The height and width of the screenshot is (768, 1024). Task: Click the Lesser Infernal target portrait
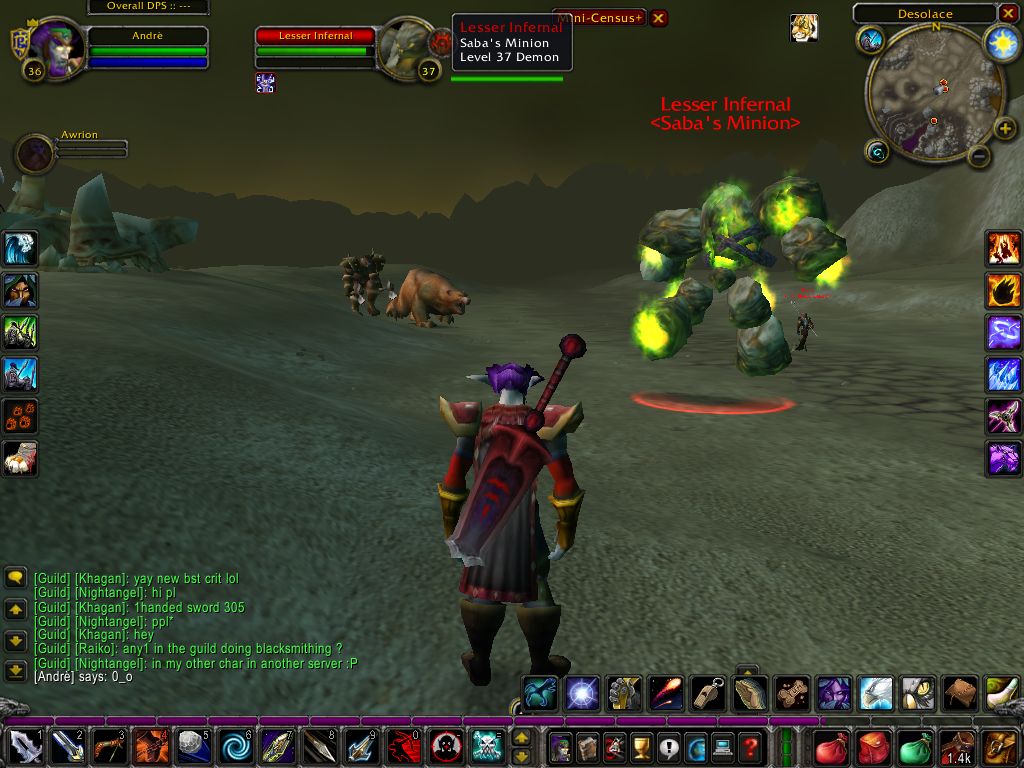406,47
